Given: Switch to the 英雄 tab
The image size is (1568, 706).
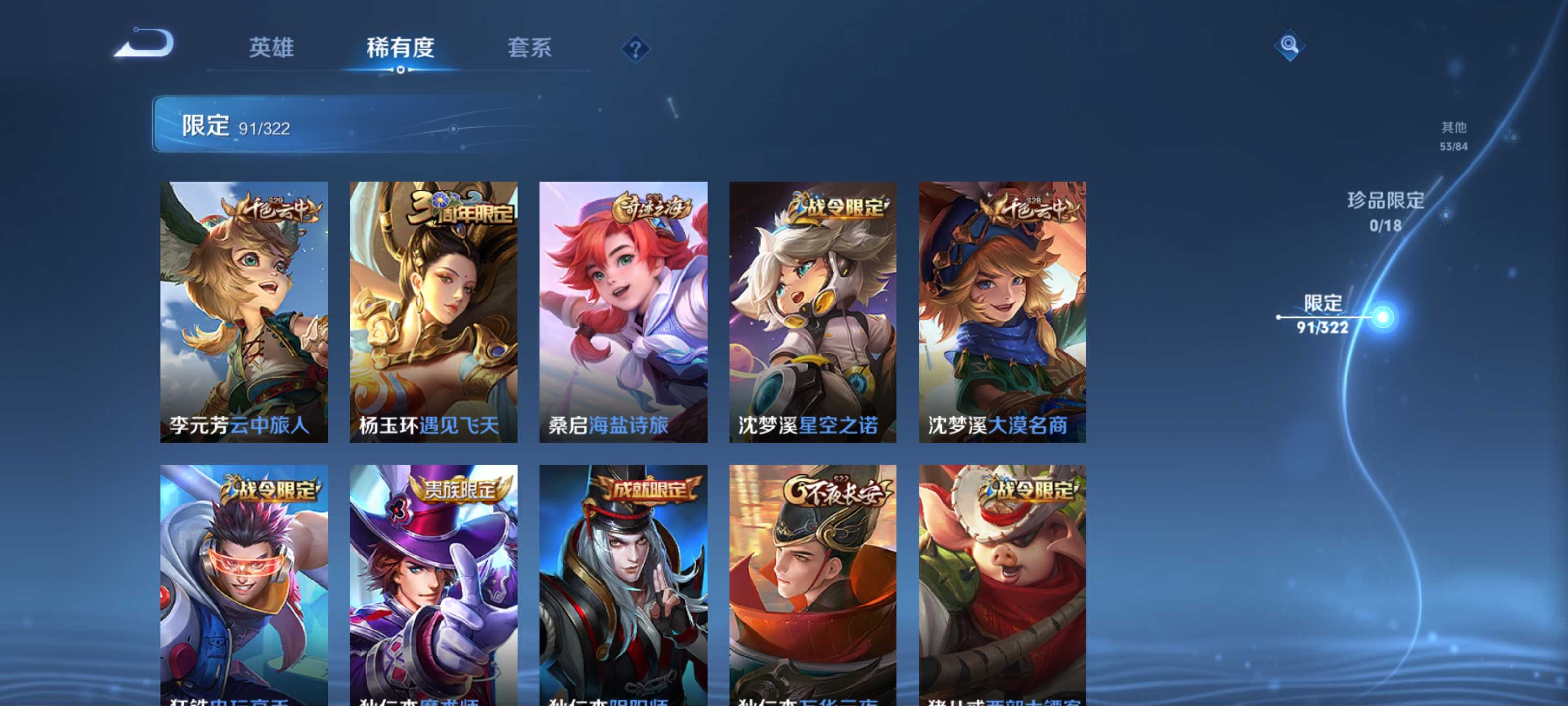Looking at the screenshot, I should click(x=271, y=48).
